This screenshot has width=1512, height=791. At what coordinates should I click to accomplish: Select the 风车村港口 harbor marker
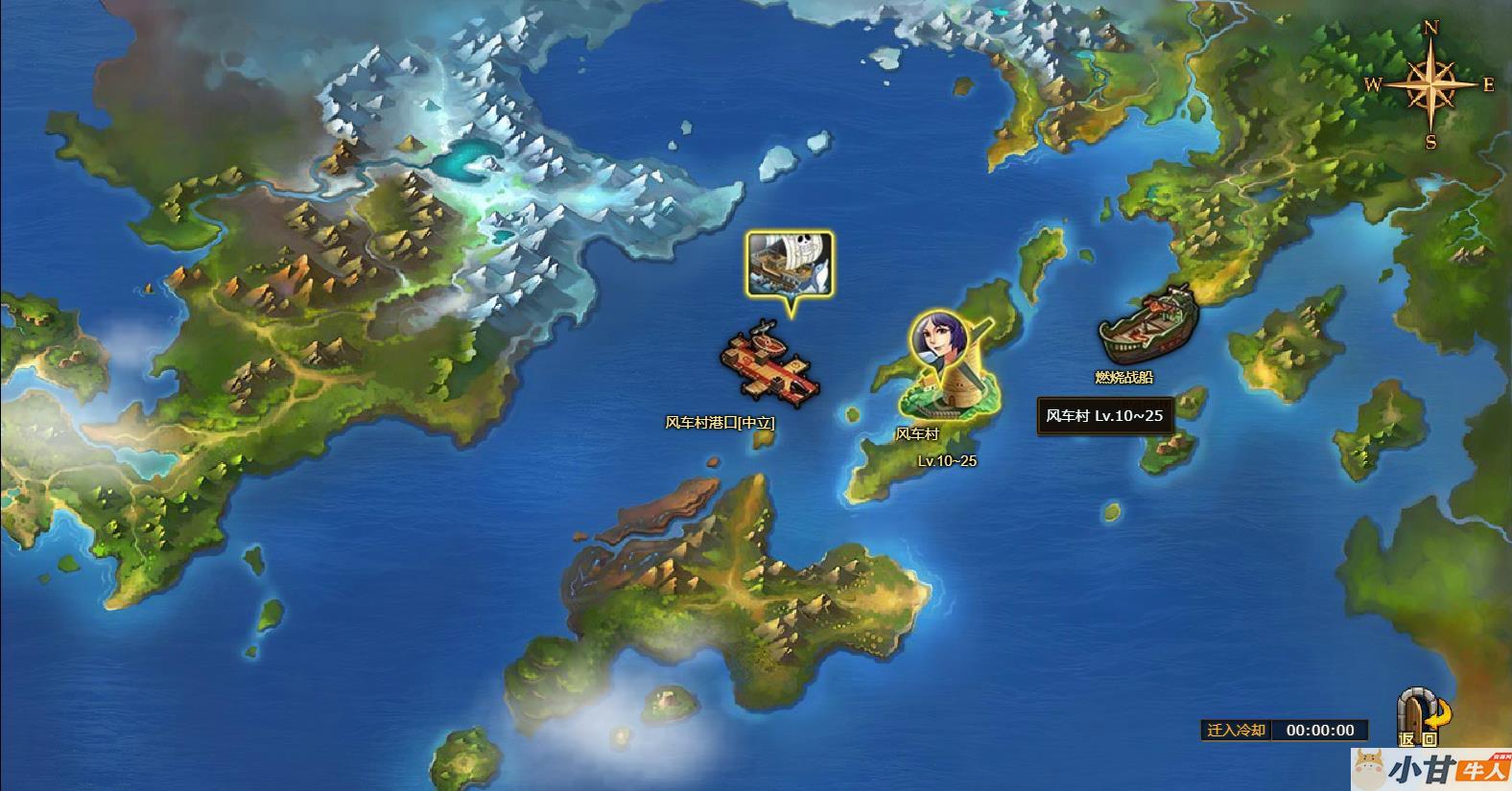pyautogui.click(x=768, y=365)
